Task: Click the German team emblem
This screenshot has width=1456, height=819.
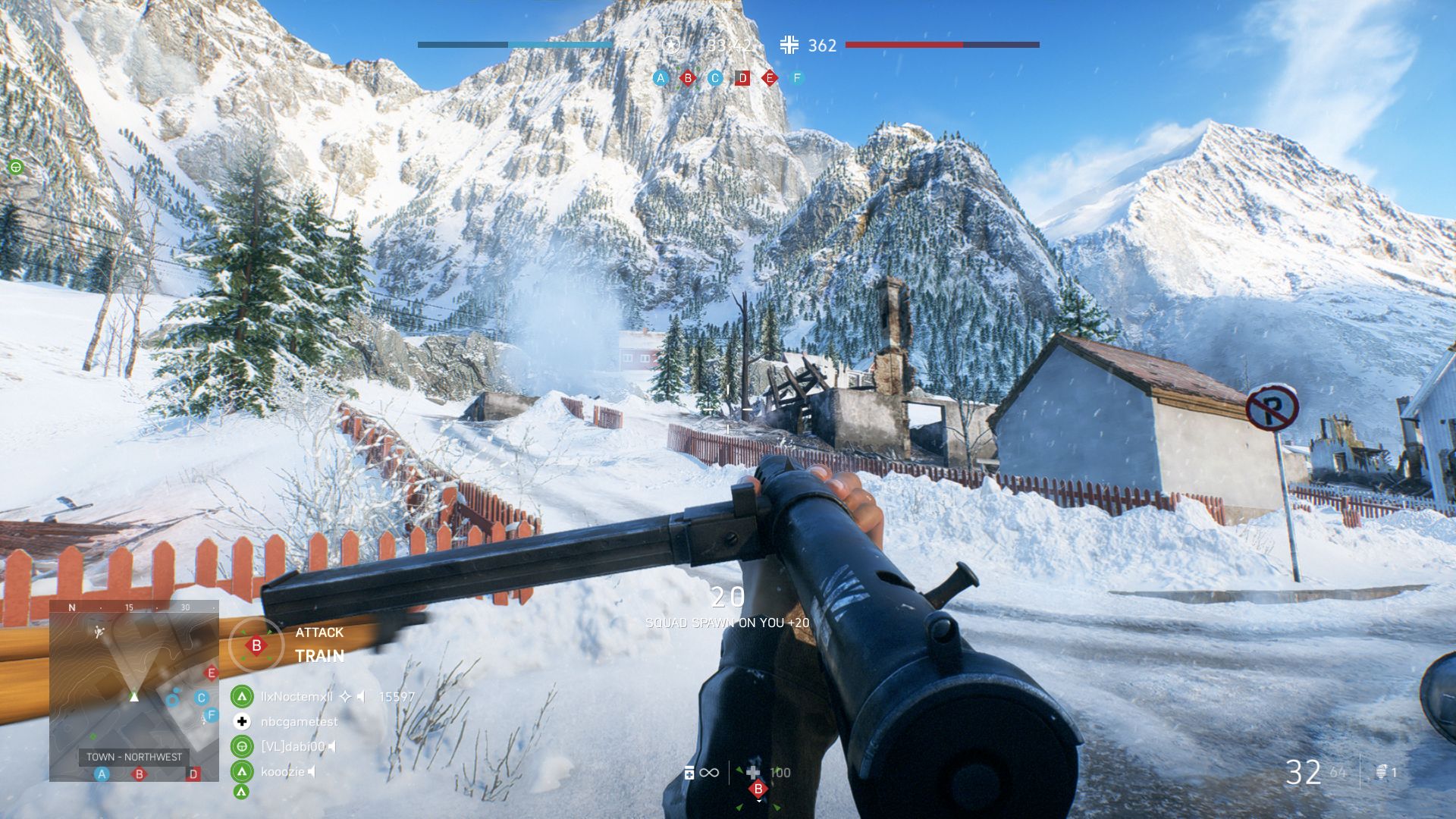Action: tap(789, 45)
